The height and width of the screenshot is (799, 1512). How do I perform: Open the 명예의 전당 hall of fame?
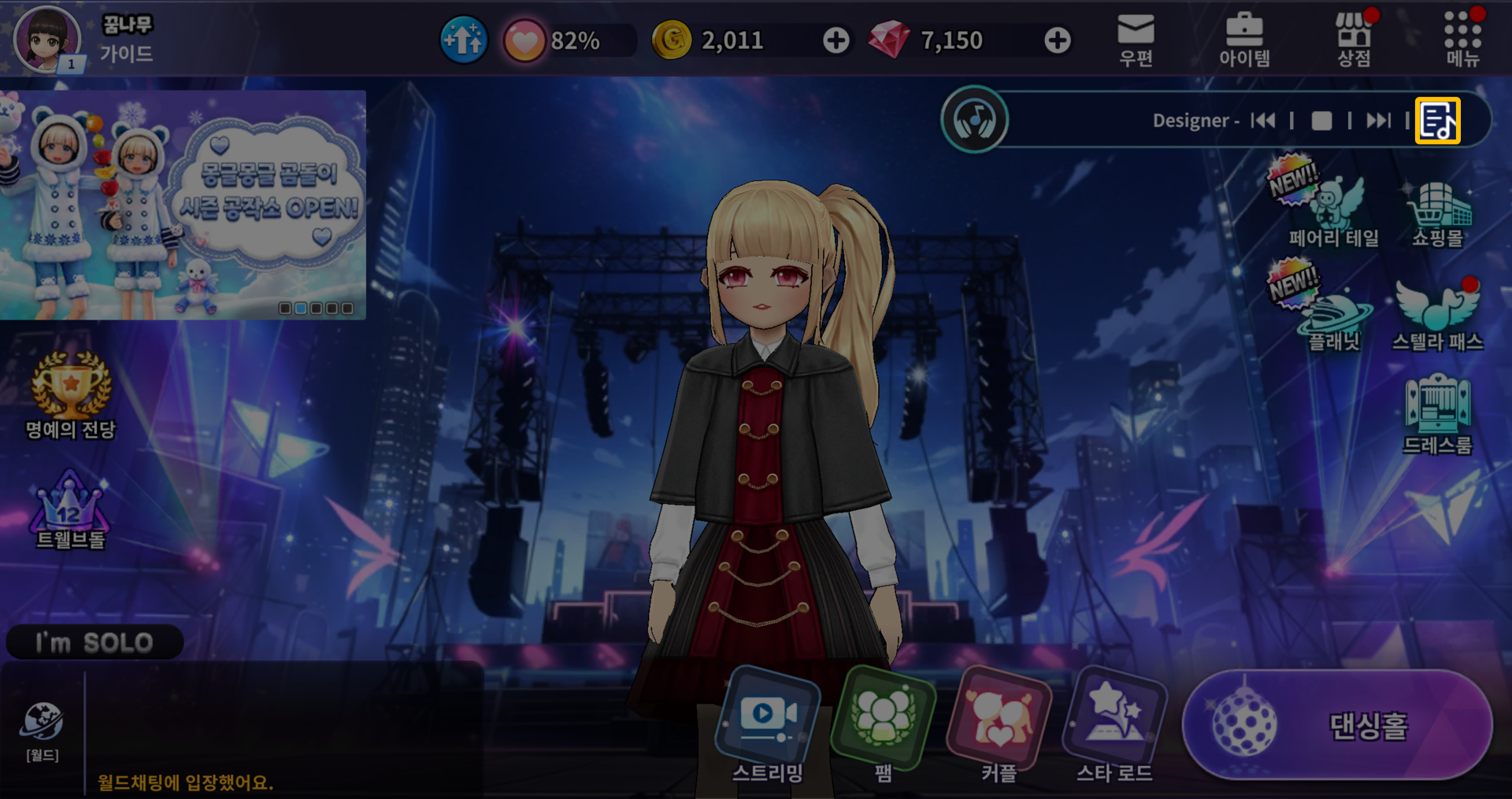71,395
